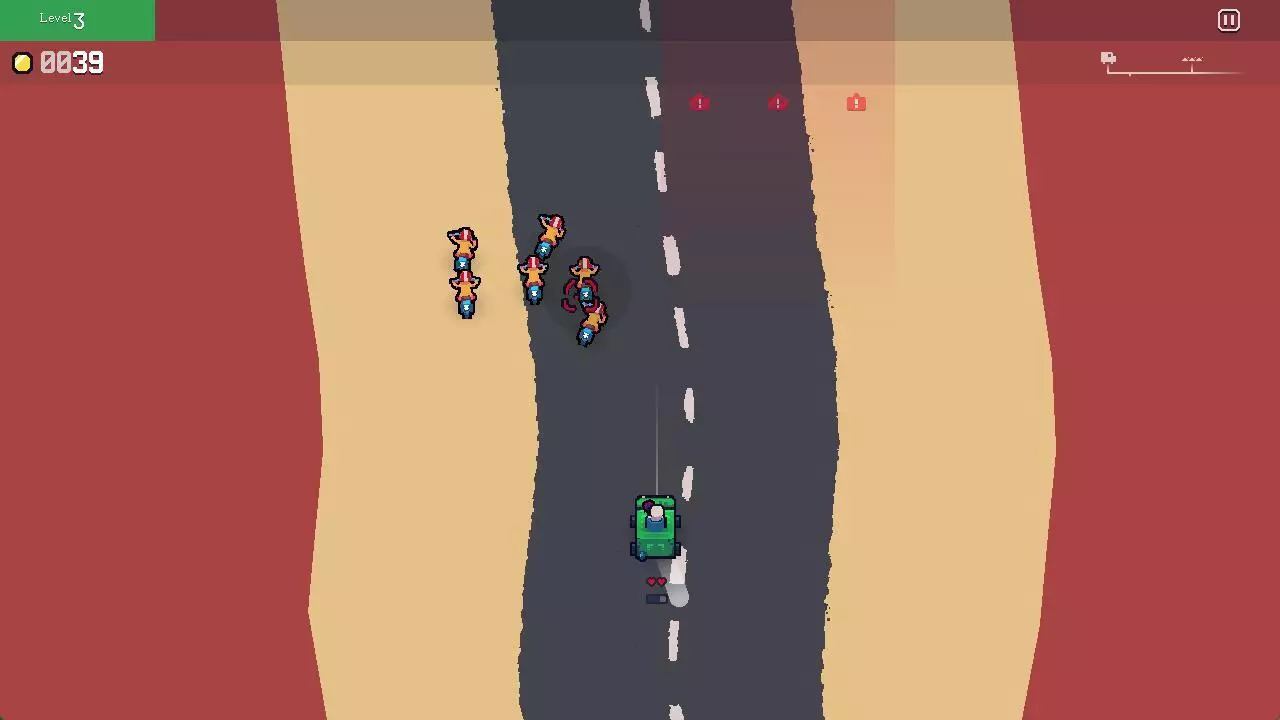The image size is (1280, 720).
Task: Select the leftmost red exclamation warning marker
Action: pyautogui.click(x=699, y=103)
